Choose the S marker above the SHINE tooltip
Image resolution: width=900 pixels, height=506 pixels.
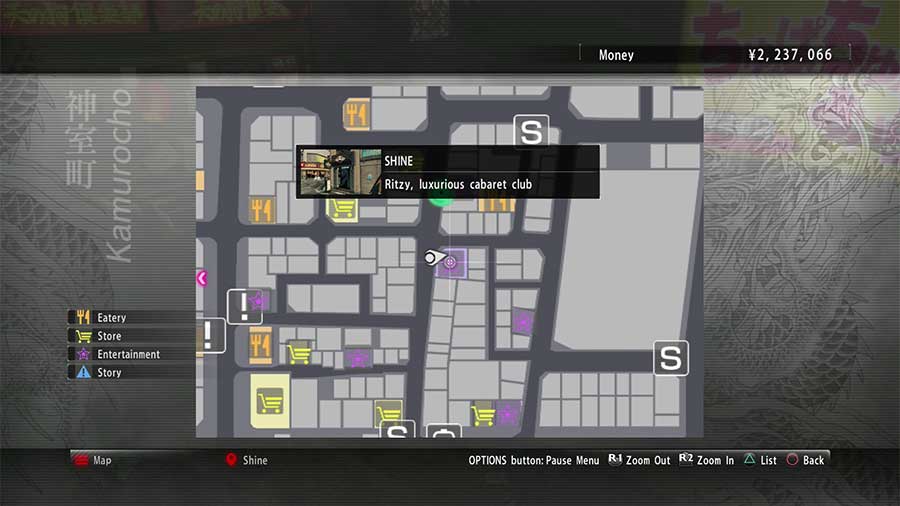coord(532,131)
